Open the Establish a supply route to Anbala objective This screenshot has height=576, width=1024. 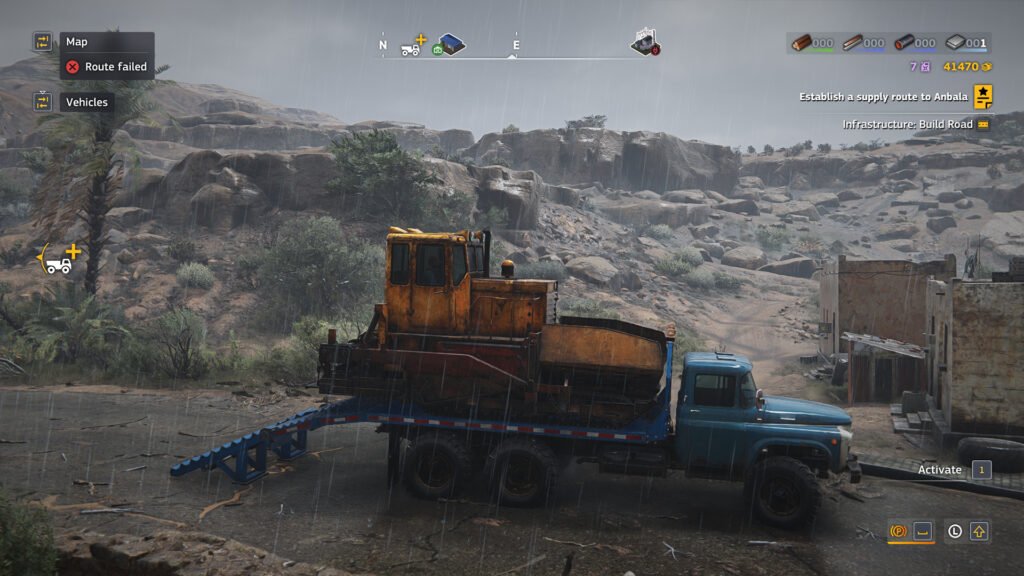pyautogui.click(x=883, y=97)
